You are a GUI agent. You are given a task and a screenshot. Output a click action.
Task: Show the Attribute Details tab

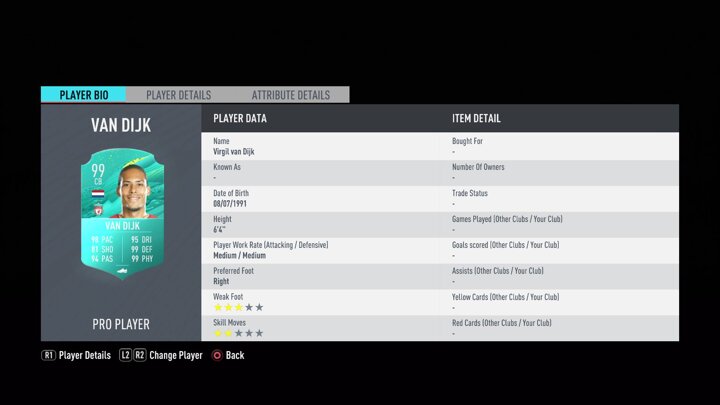coord(290,95)
